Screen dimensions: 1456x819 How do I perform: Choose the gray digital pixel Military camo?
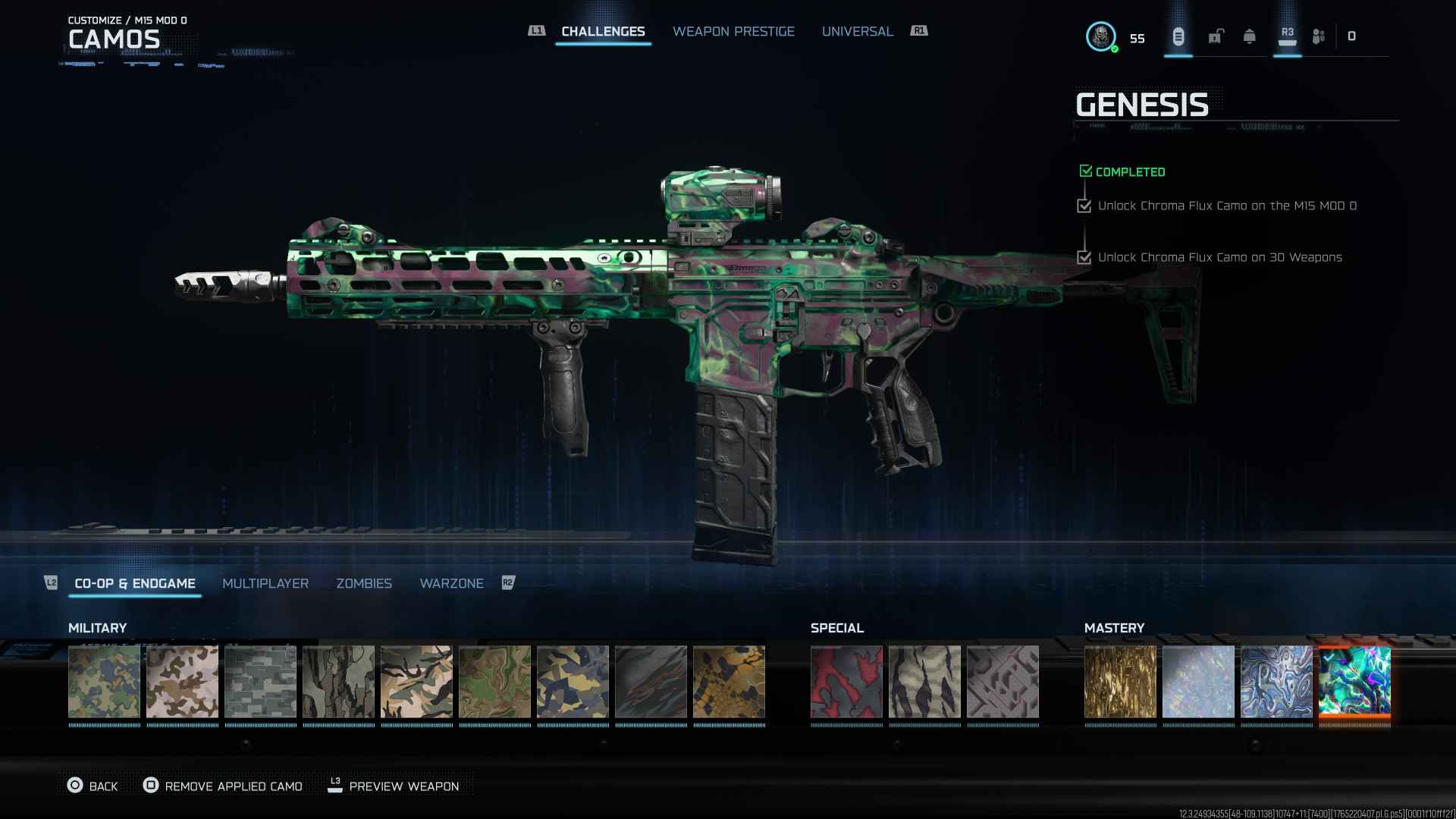(x=260, y=682)
